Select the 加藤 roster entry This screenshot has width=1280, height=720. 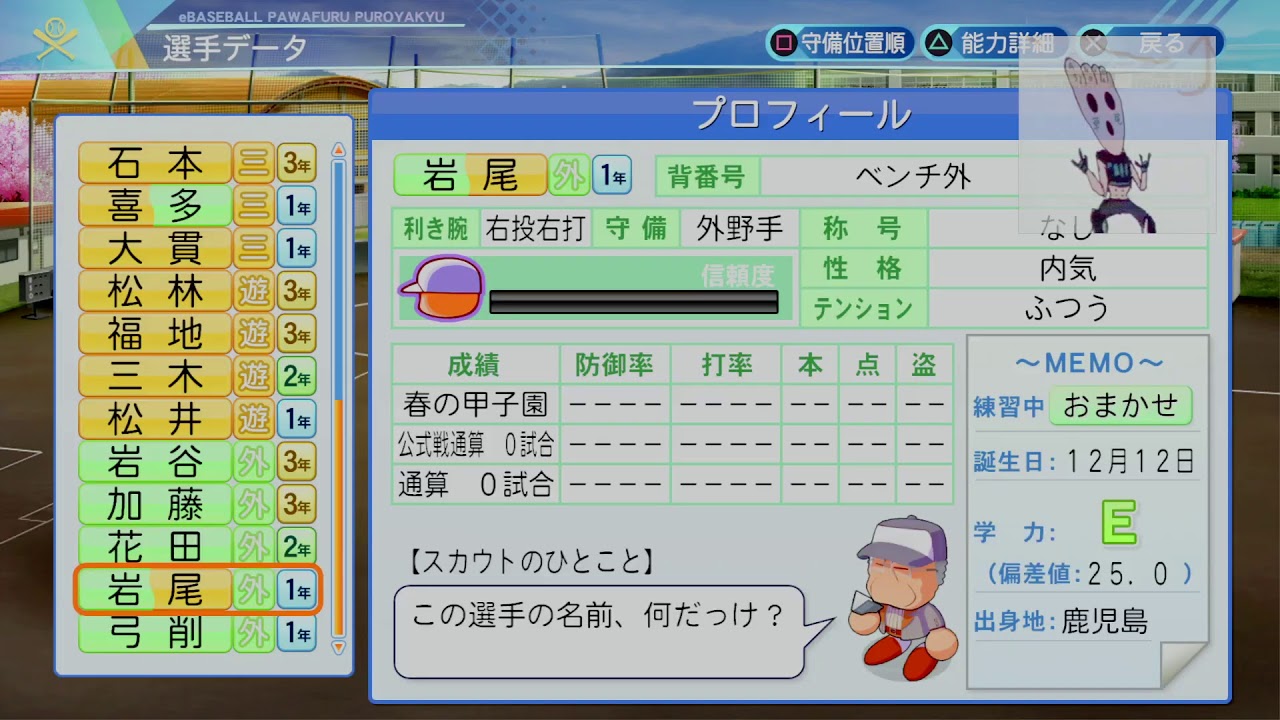tap(197, 505)
